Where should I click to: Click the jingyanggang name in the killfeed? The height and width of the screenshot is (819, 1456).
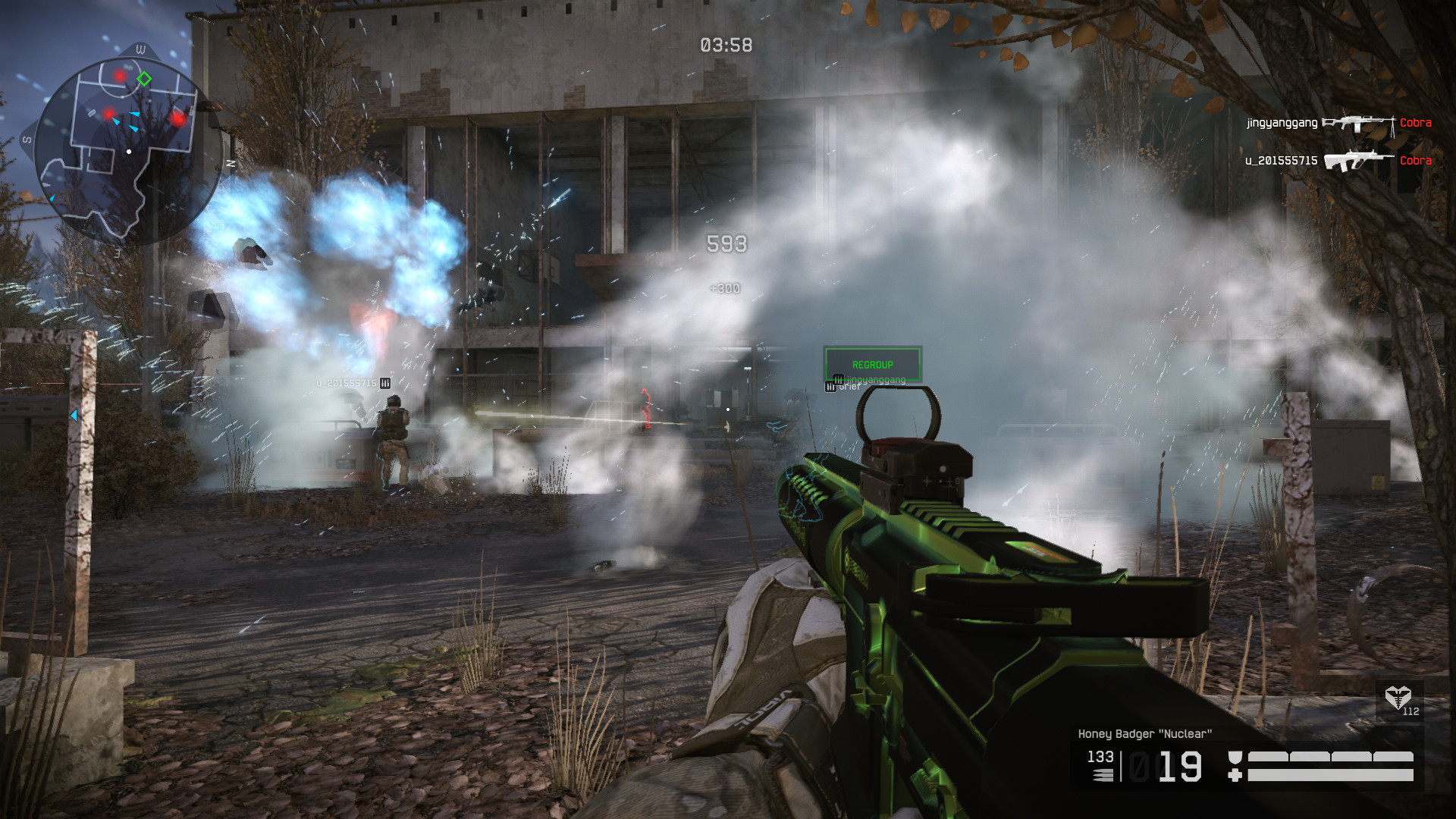click(1282, 123)
